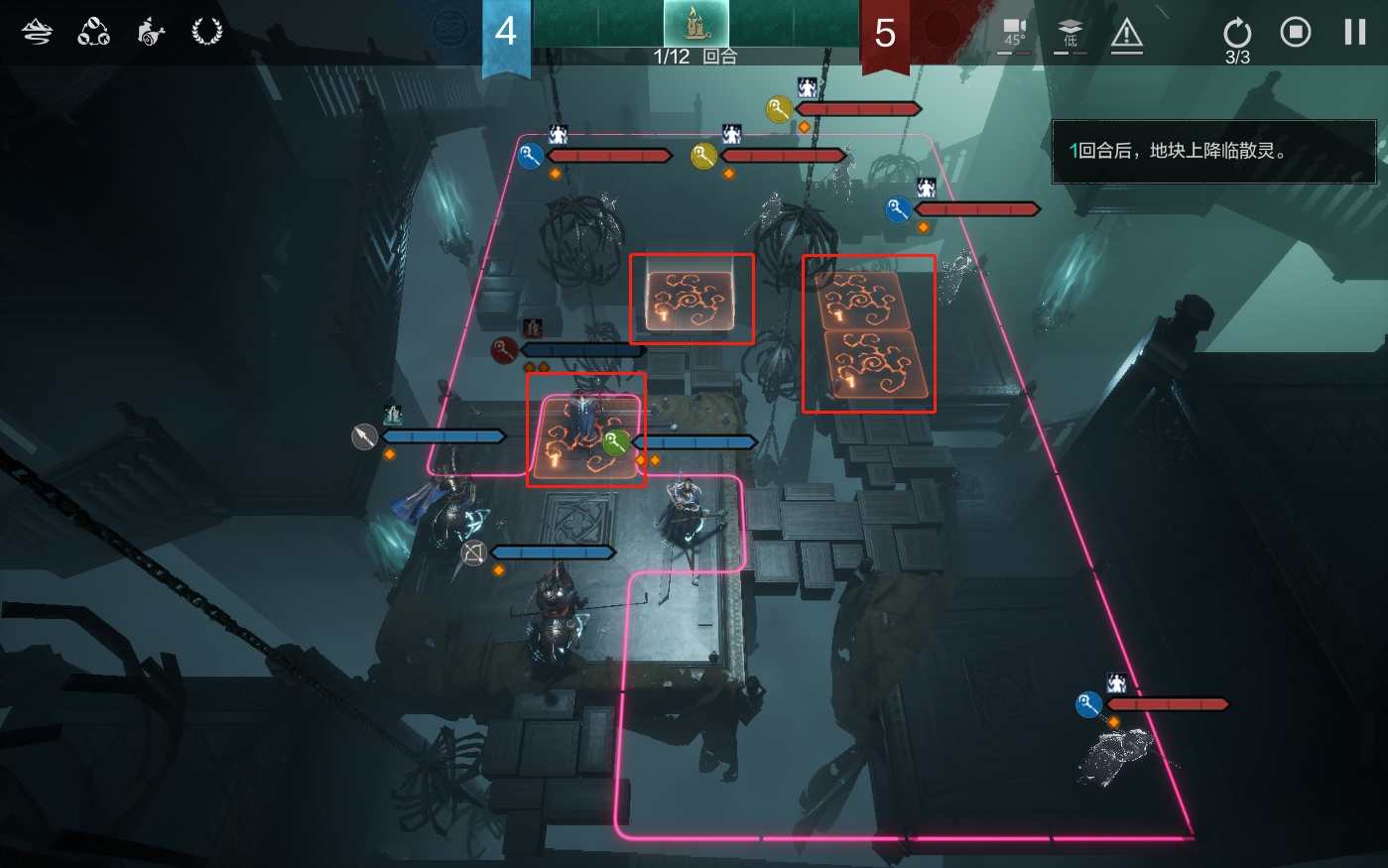Click the message box about descending spirits
1388x868 pixels.
(1213, 152)
